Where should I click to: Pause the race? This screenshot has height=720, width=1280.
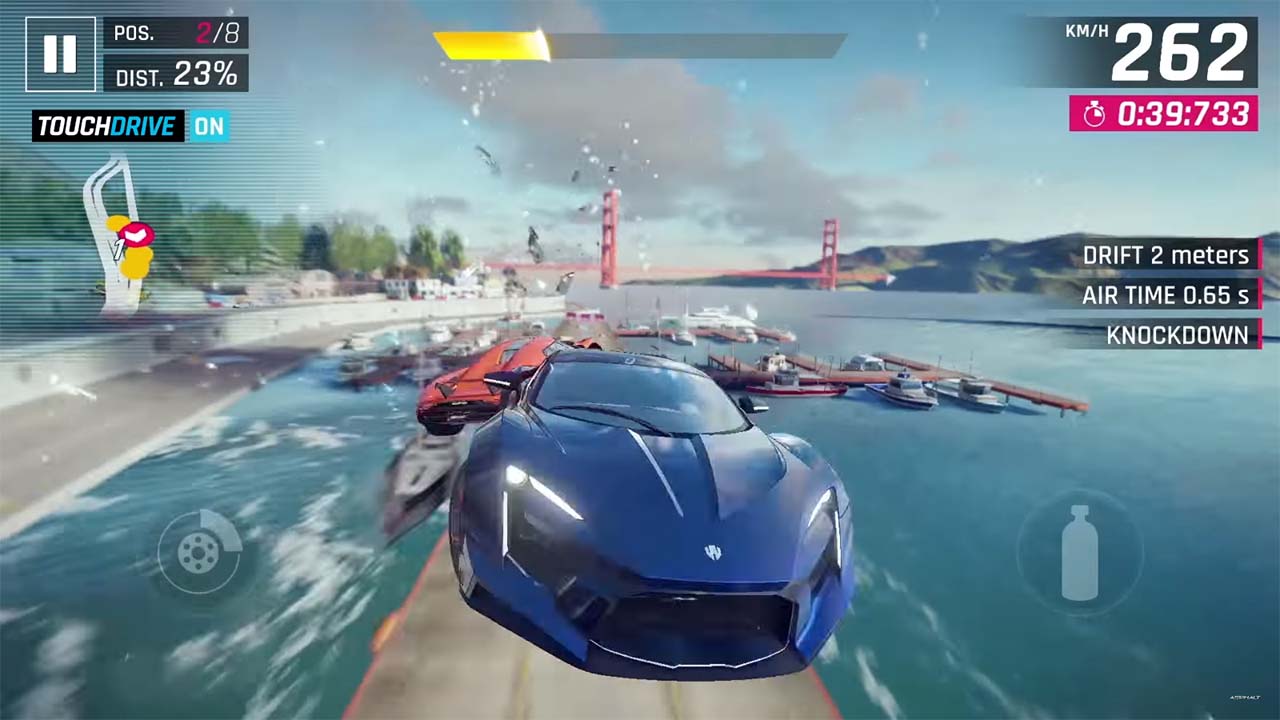(x=60, y=54)
